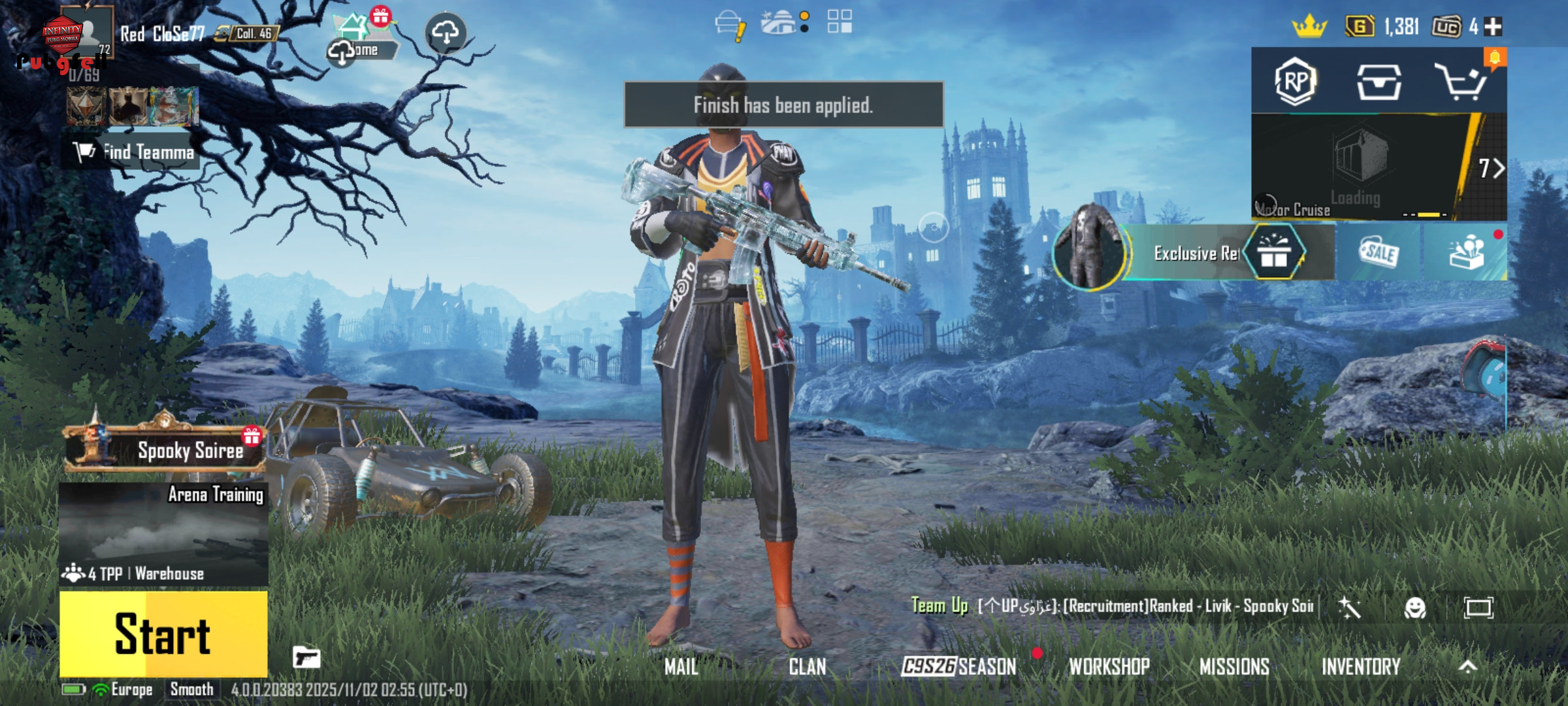Open the weapon loadout pistol icon
The height and width of the screenshot is (706, 1568).
click(x=306, y=657)
